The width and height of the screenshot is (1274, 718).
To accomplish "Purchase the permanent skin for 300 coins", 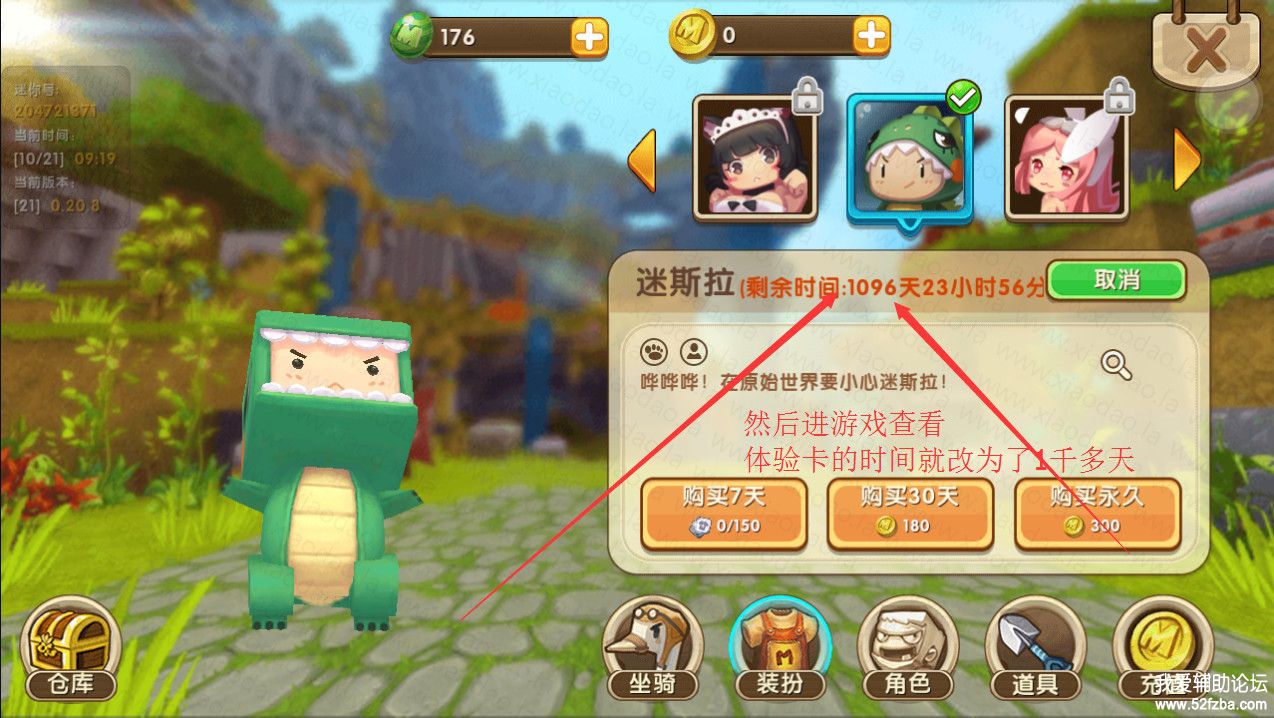I will tap(1097, 513).
